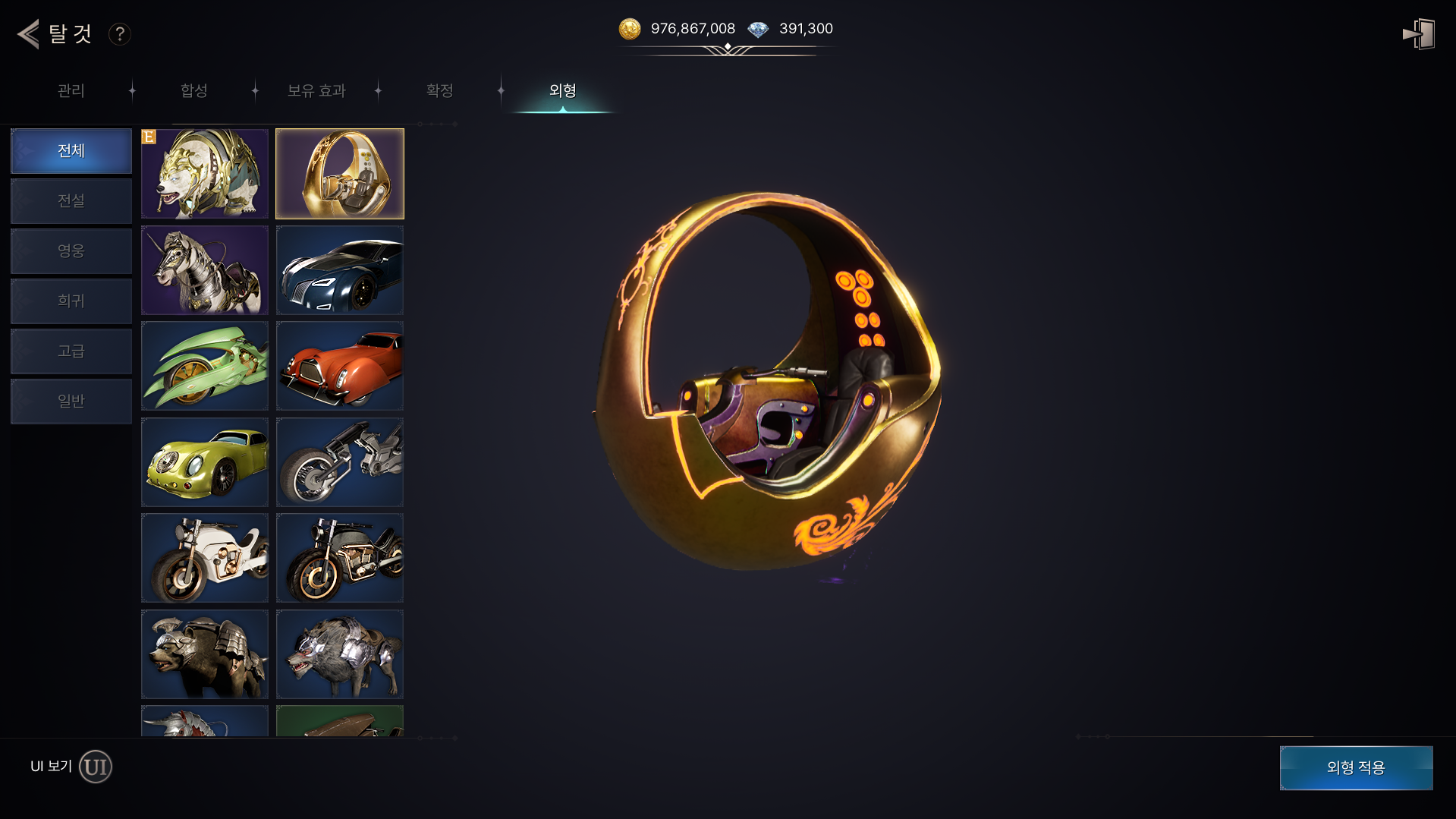
Task: Open the 합성 tab
Action: (194, 91)
